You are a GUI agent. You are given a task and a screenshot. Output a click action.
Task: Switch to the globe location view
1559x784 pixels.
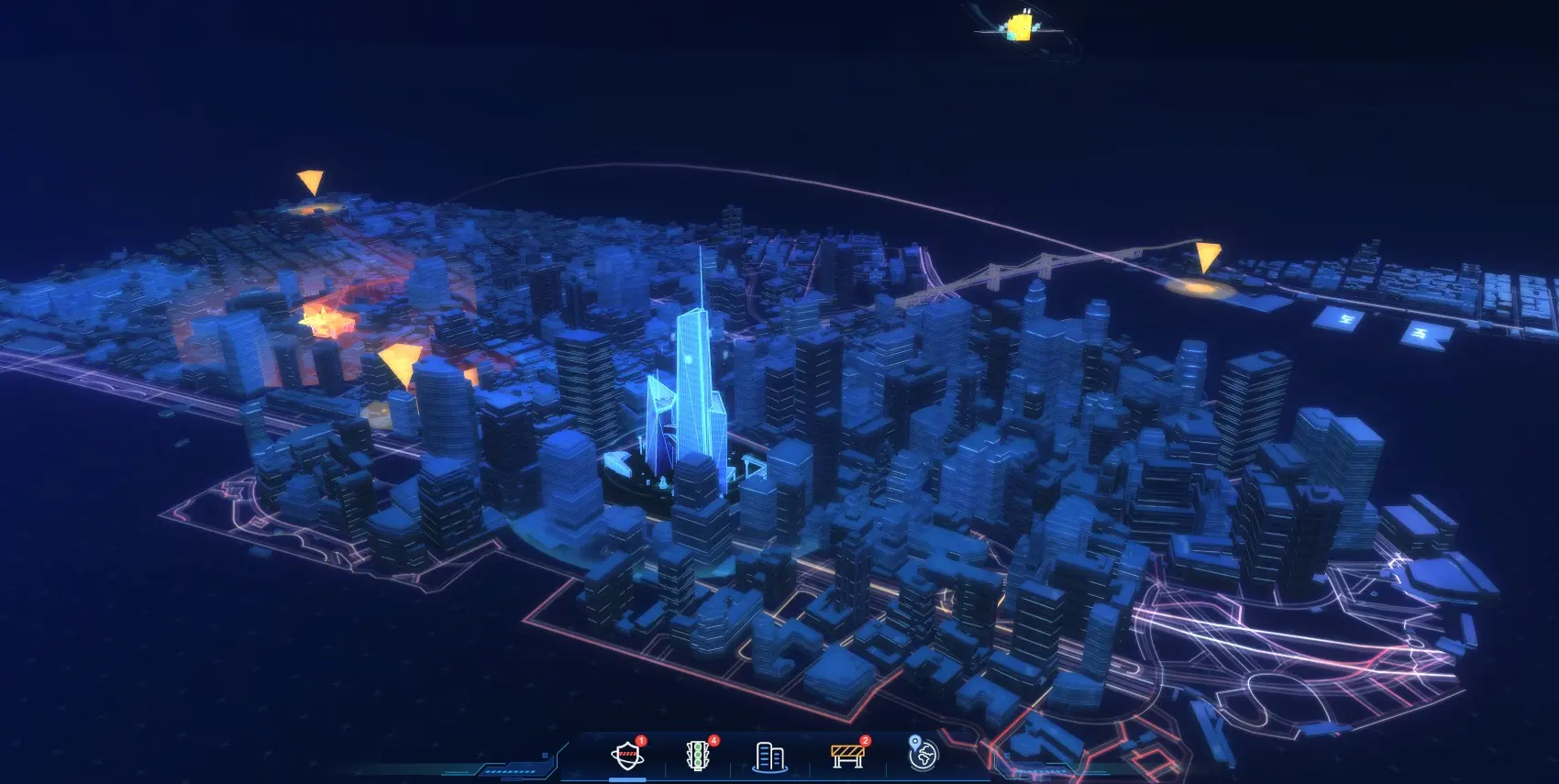(x=923, y=754)
